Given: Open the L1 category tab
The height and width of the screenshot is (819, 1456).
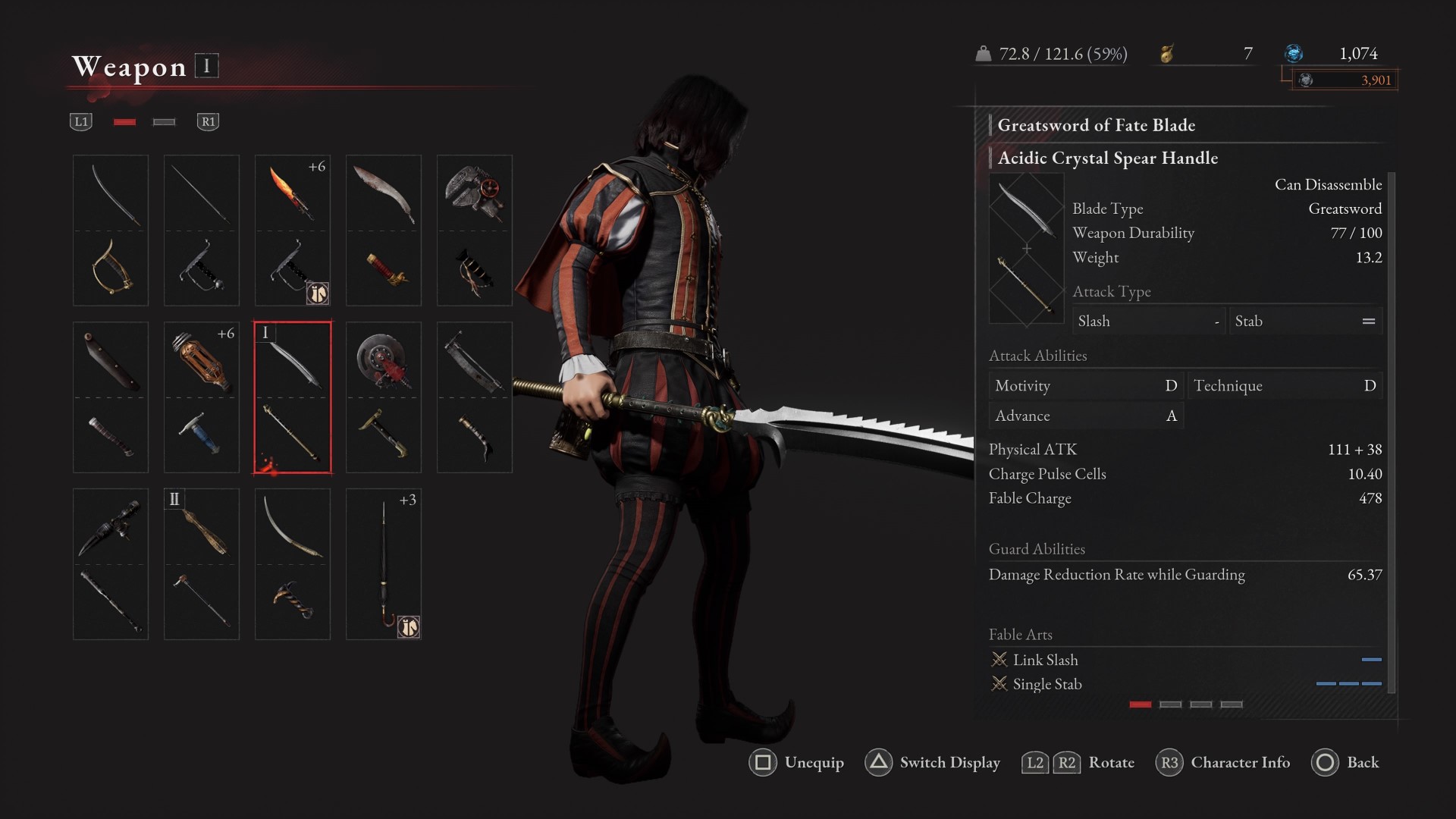Looking at the screenshot, I should click(x=81, y=121).
